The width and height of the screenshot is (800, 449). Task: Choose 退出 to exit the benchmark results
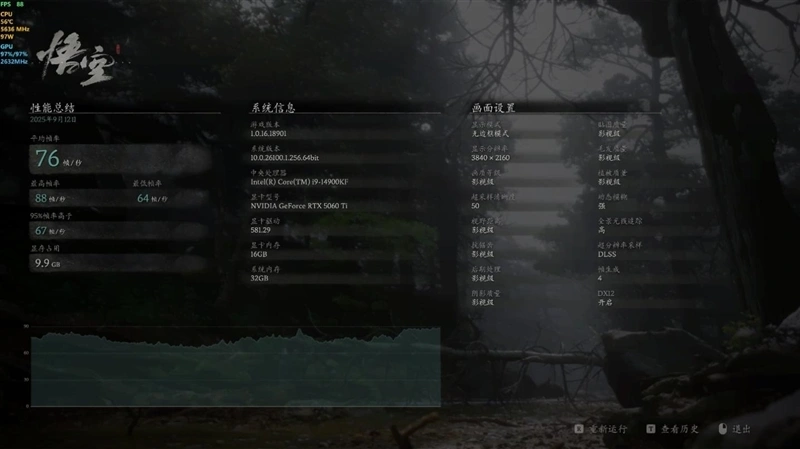(735, 429)
